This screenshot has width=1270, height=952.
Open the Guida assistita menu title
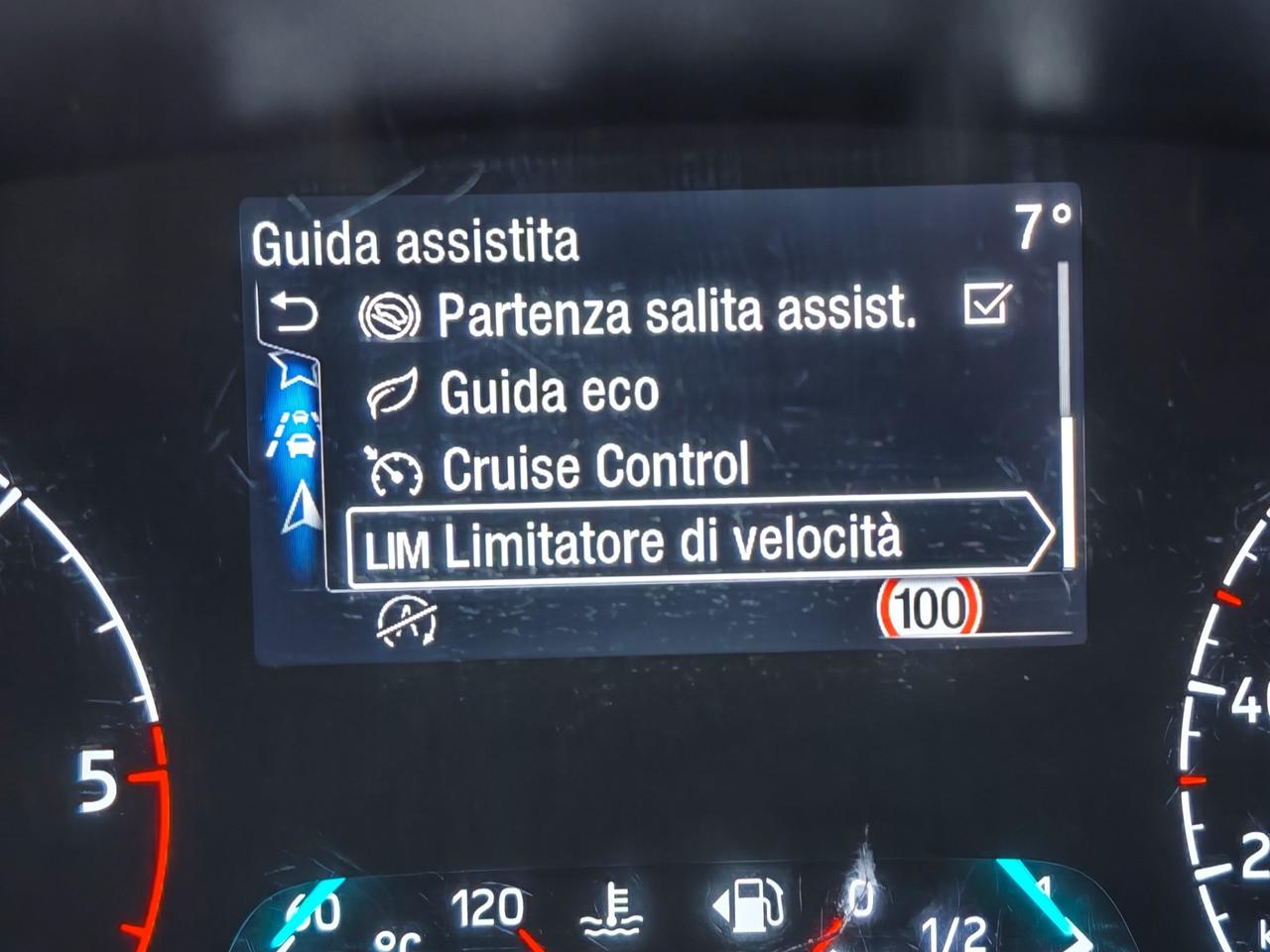417,241
